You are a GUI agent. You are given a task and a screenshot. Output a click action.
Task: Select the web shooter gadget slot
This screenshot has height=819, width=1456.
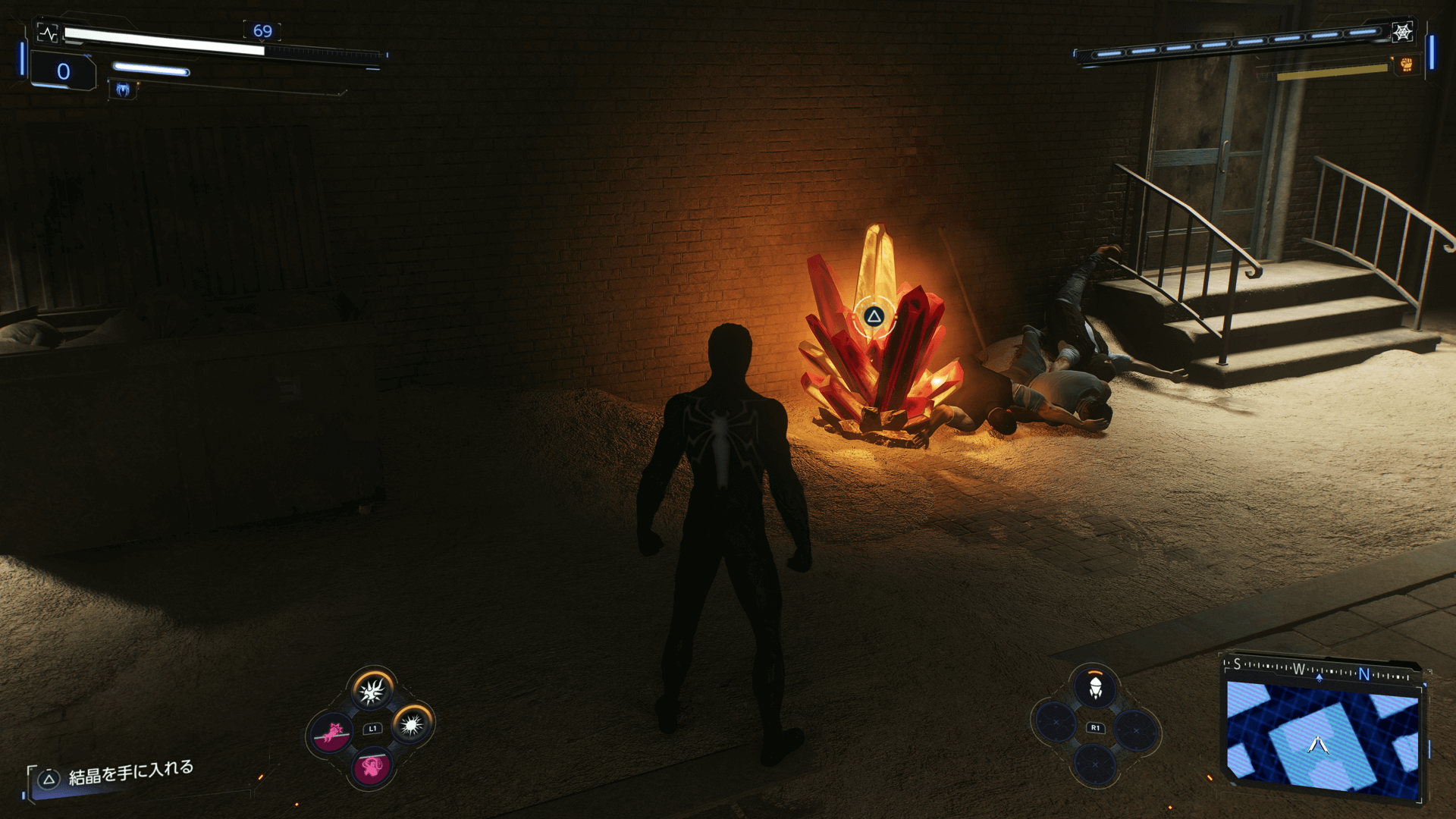[1095, 689]
